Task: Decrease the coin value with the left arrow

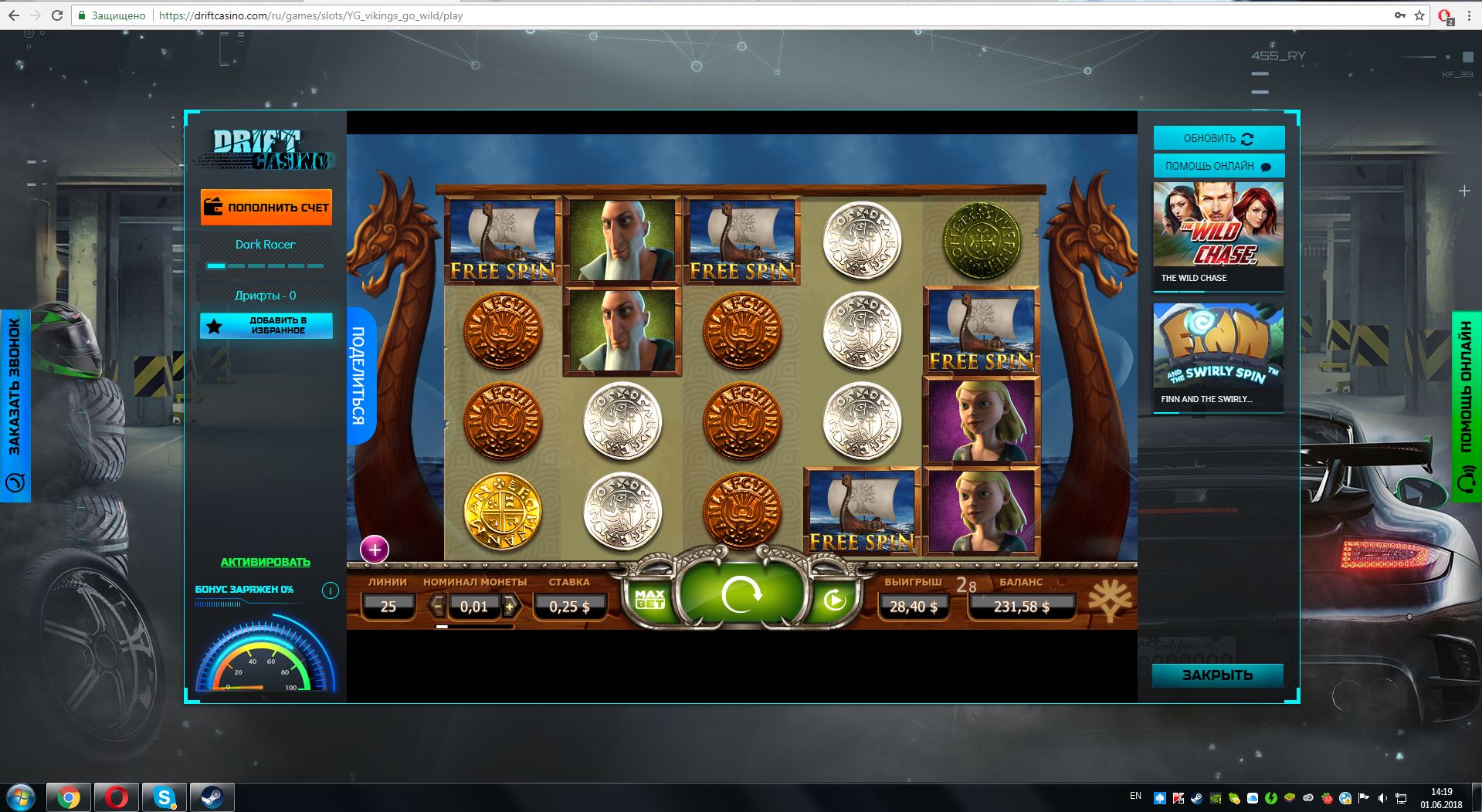Action: [438, 606]
